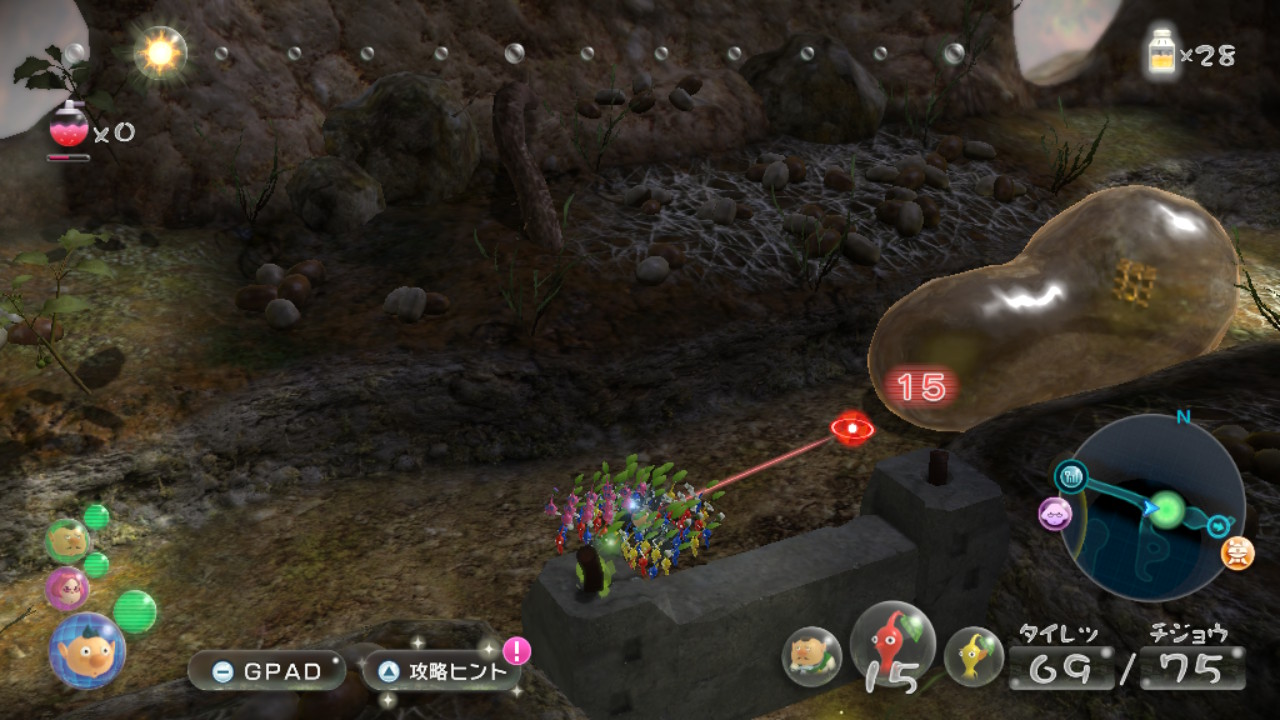This screenshot has height=720, width=1280.
Task: Open the 攻略ヒント strategy hints
Action: pyautogui.click(x=441, y=671)
